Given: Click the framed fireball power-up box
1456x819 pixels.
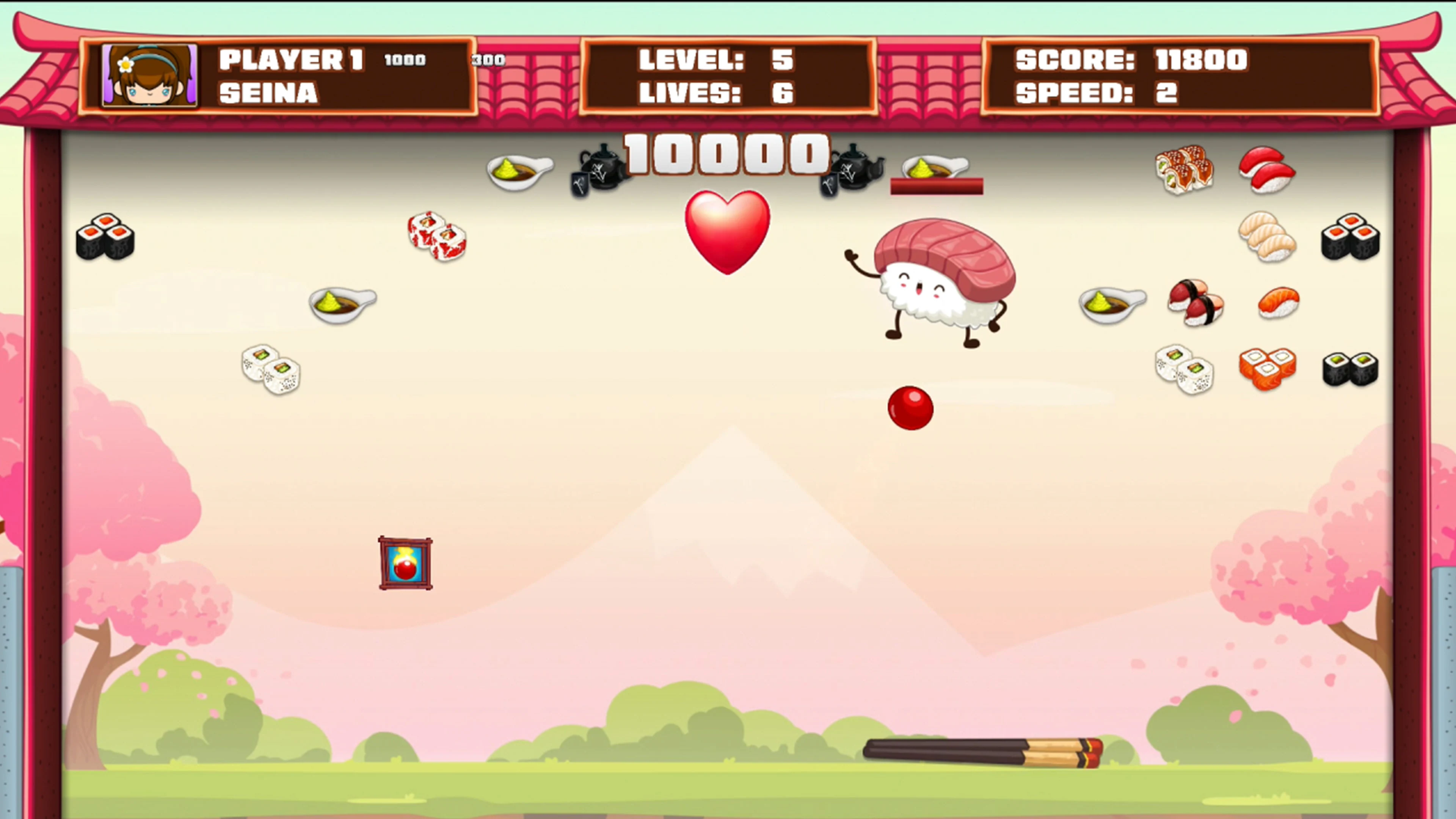Looking at the screenshot, I should tap(405, 562).
